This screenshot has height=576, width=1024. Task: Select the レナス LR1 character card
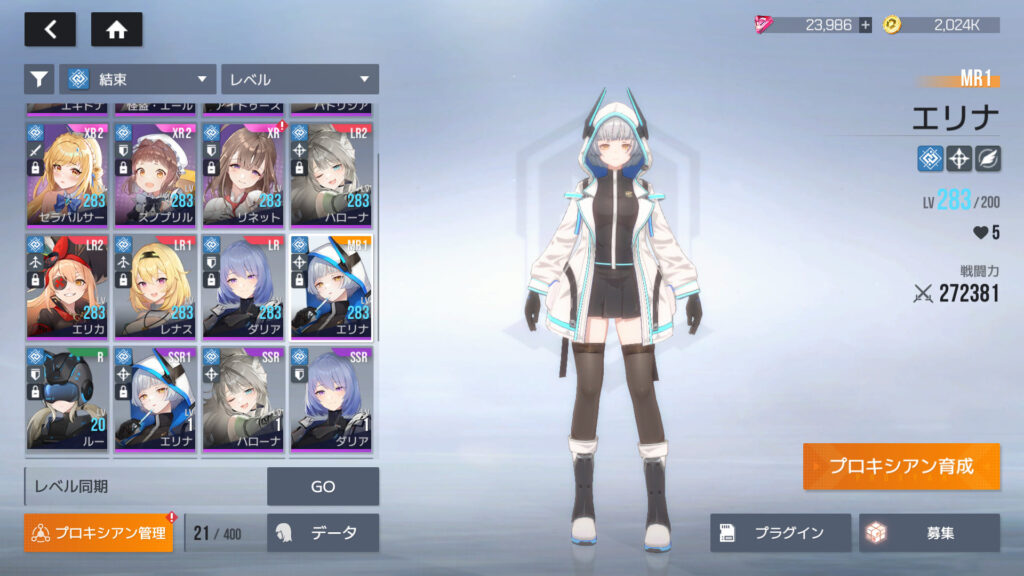click(155, 286)
